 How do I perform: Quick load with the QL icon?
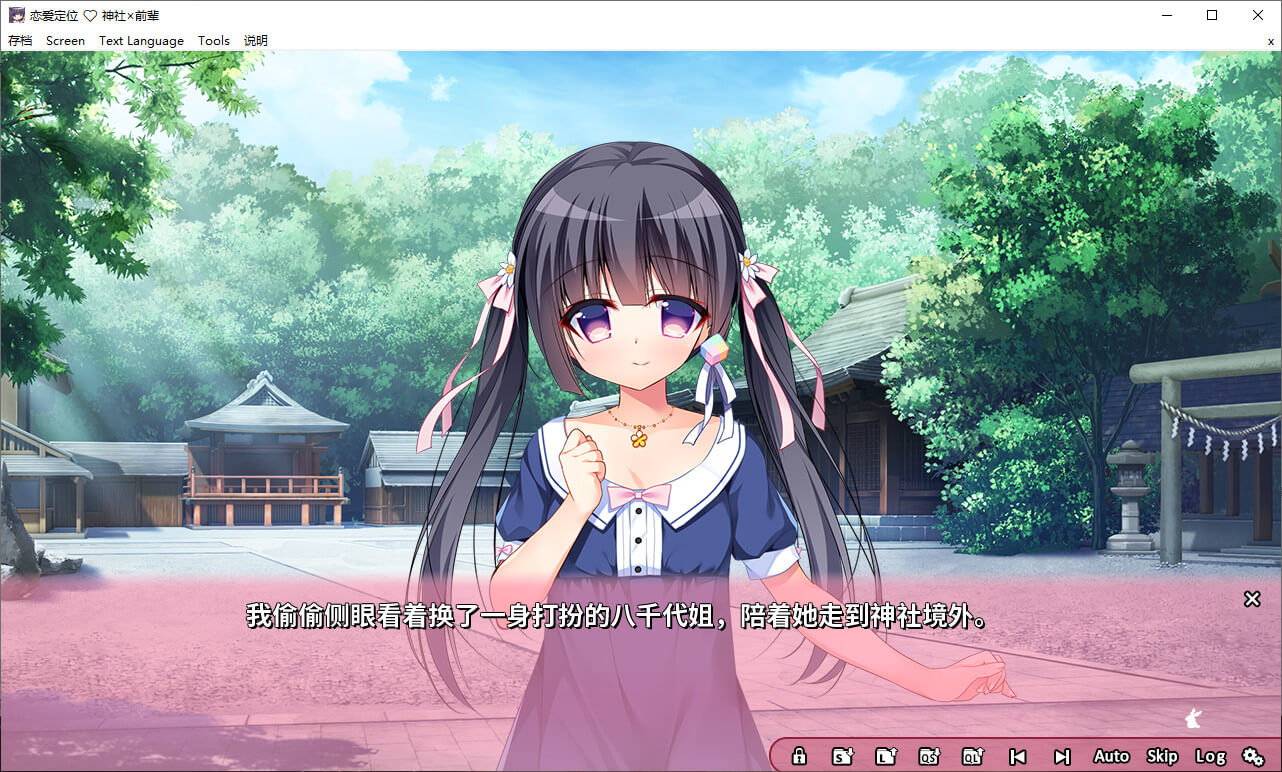click(x=973, y=757)
